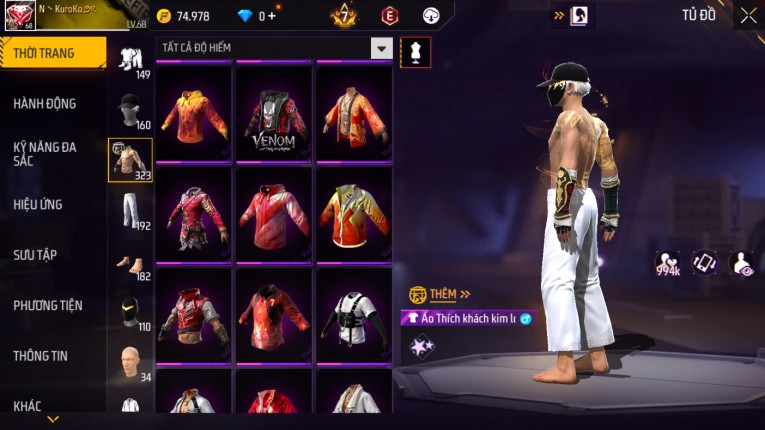Select the Kỹ Năng Đa Sắc tab
Viewport: 765px width, 430px height.
45,153
